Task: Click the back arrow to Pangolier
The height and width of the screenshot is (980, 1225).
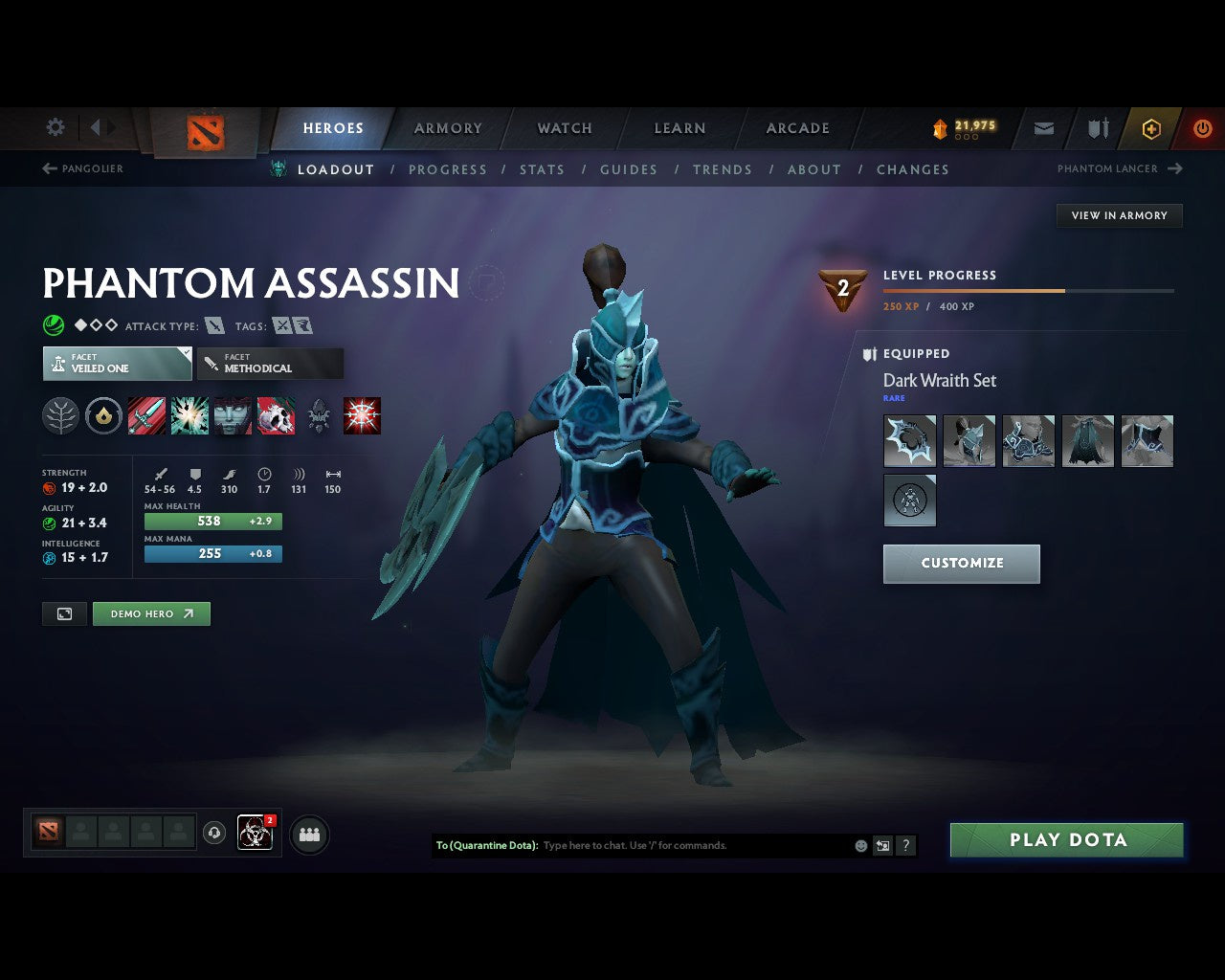Action: 48,168
